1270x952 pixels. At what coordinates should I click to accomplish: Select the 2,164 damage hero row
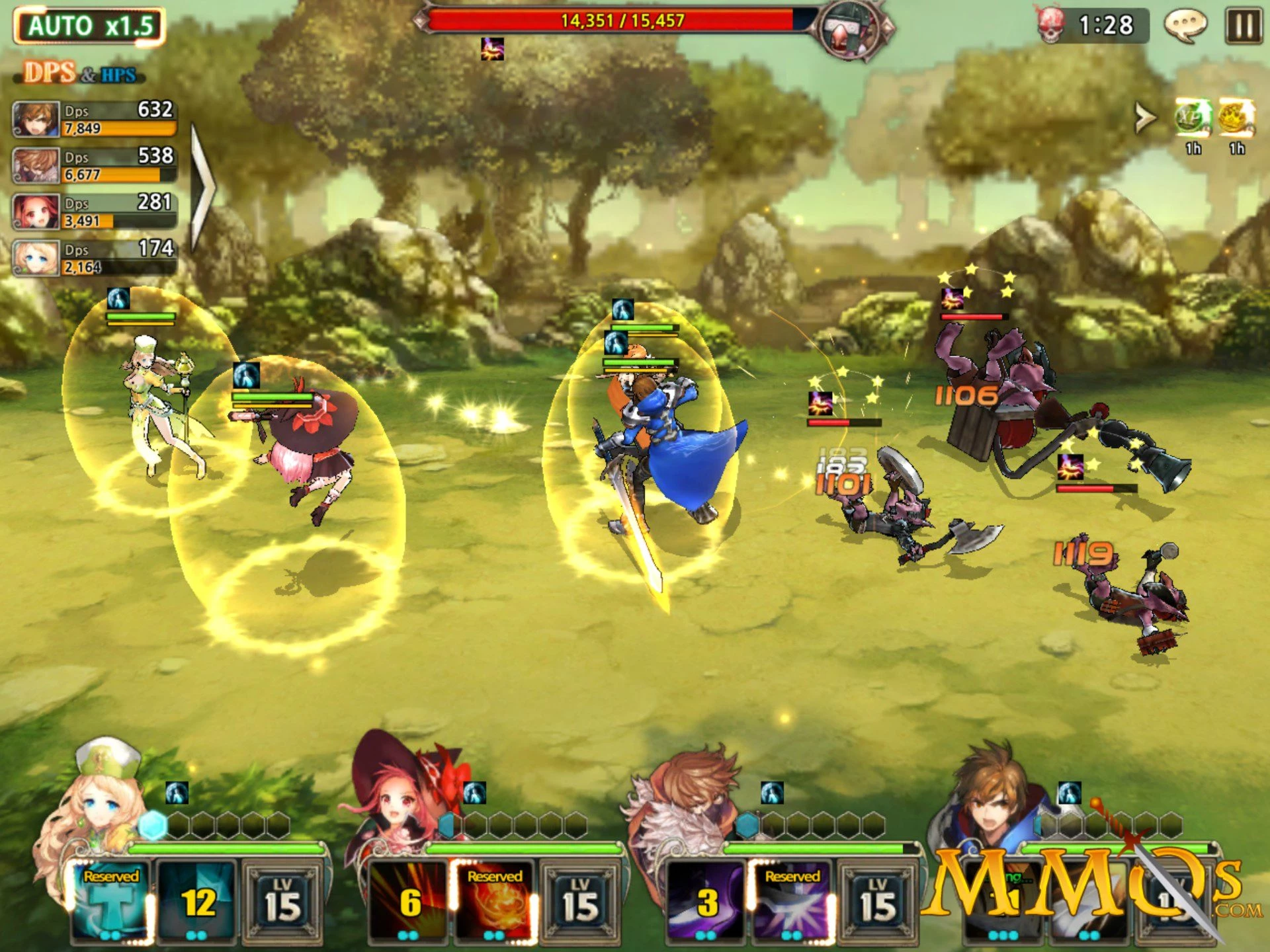[95, 258]
